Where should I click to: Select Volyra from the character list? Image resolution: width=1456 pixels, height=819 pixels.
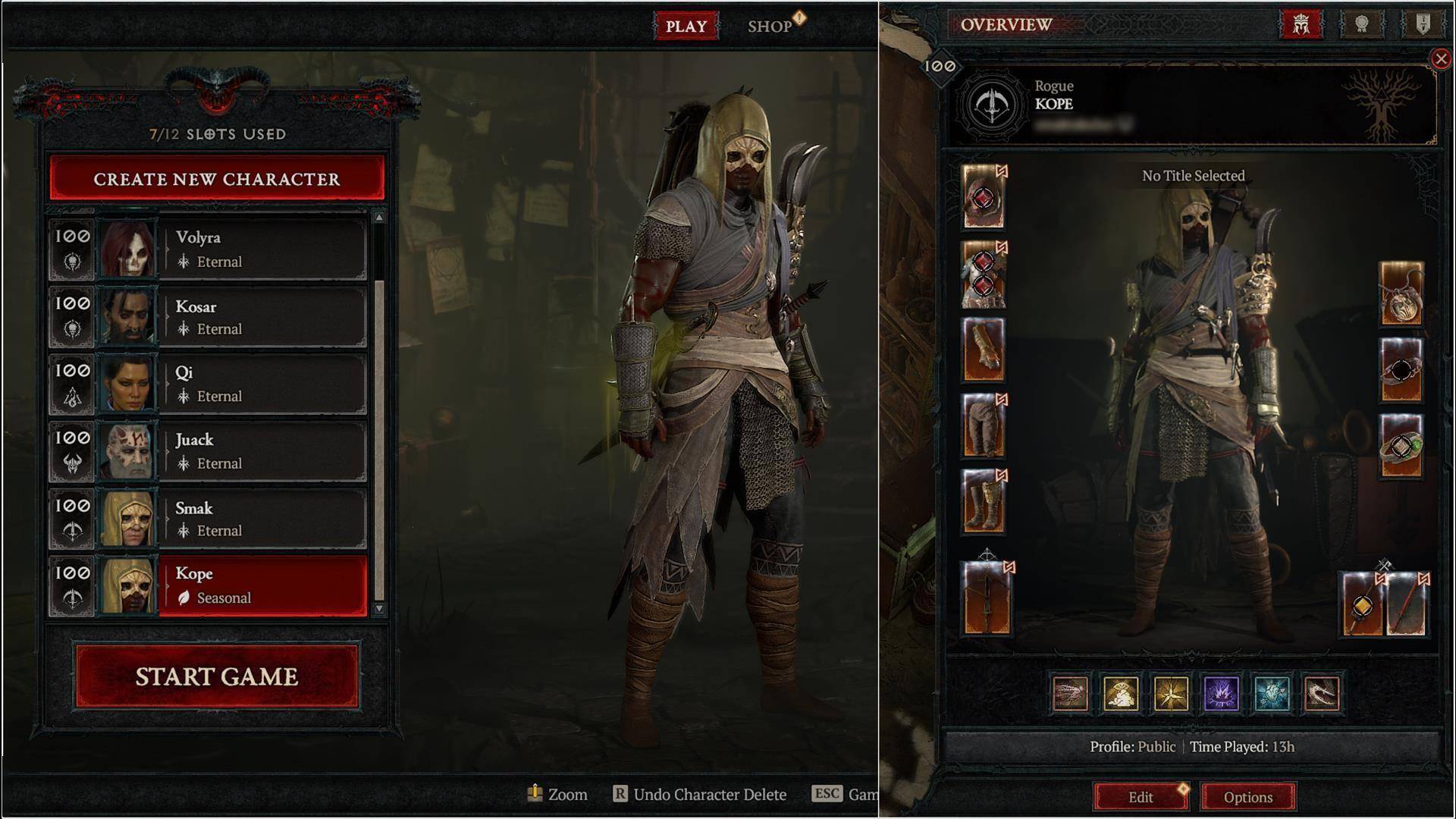[262, 249]
